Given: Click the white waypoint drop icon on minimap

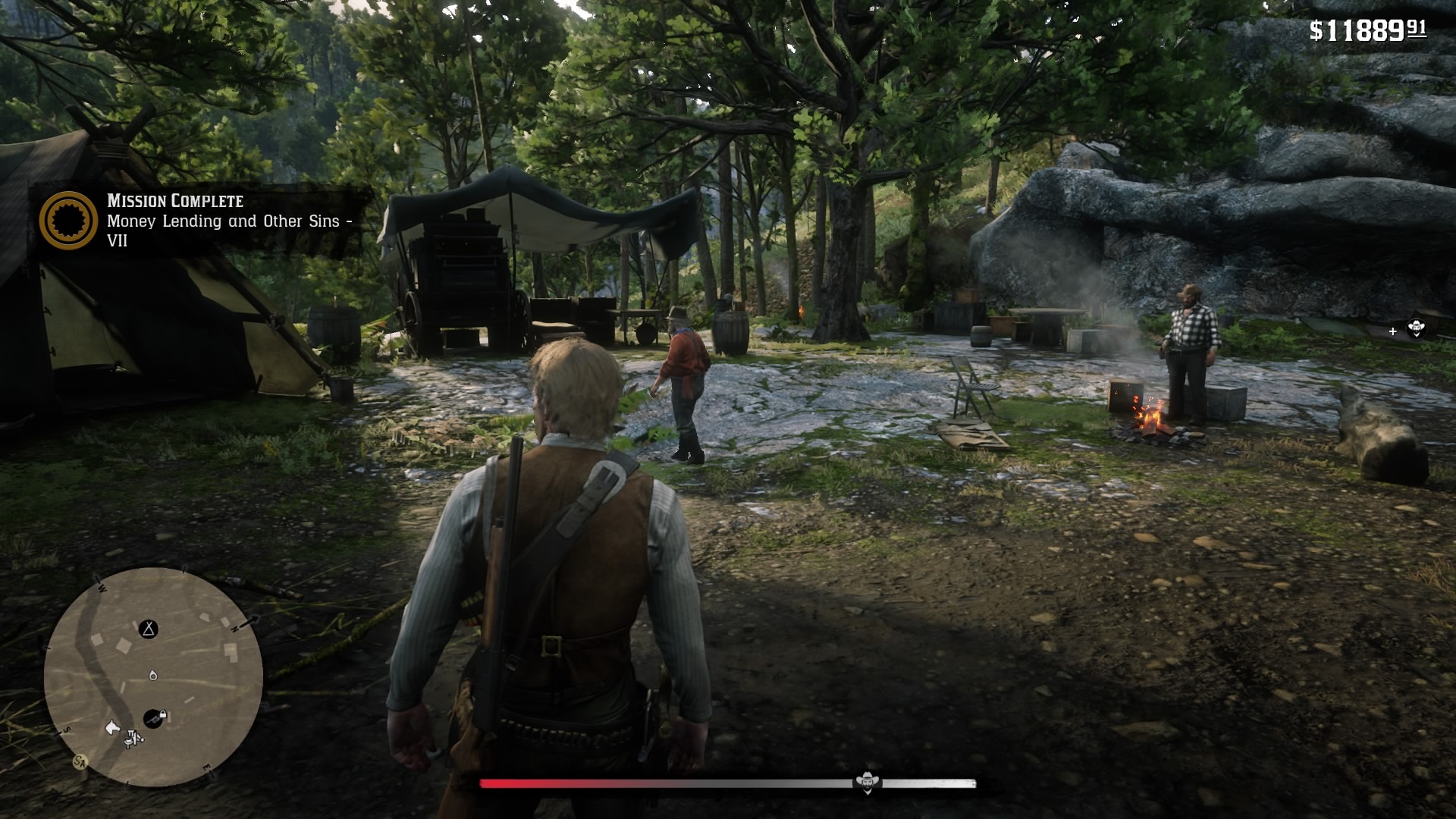Looking at the screenshot, I should coord(153,676).
